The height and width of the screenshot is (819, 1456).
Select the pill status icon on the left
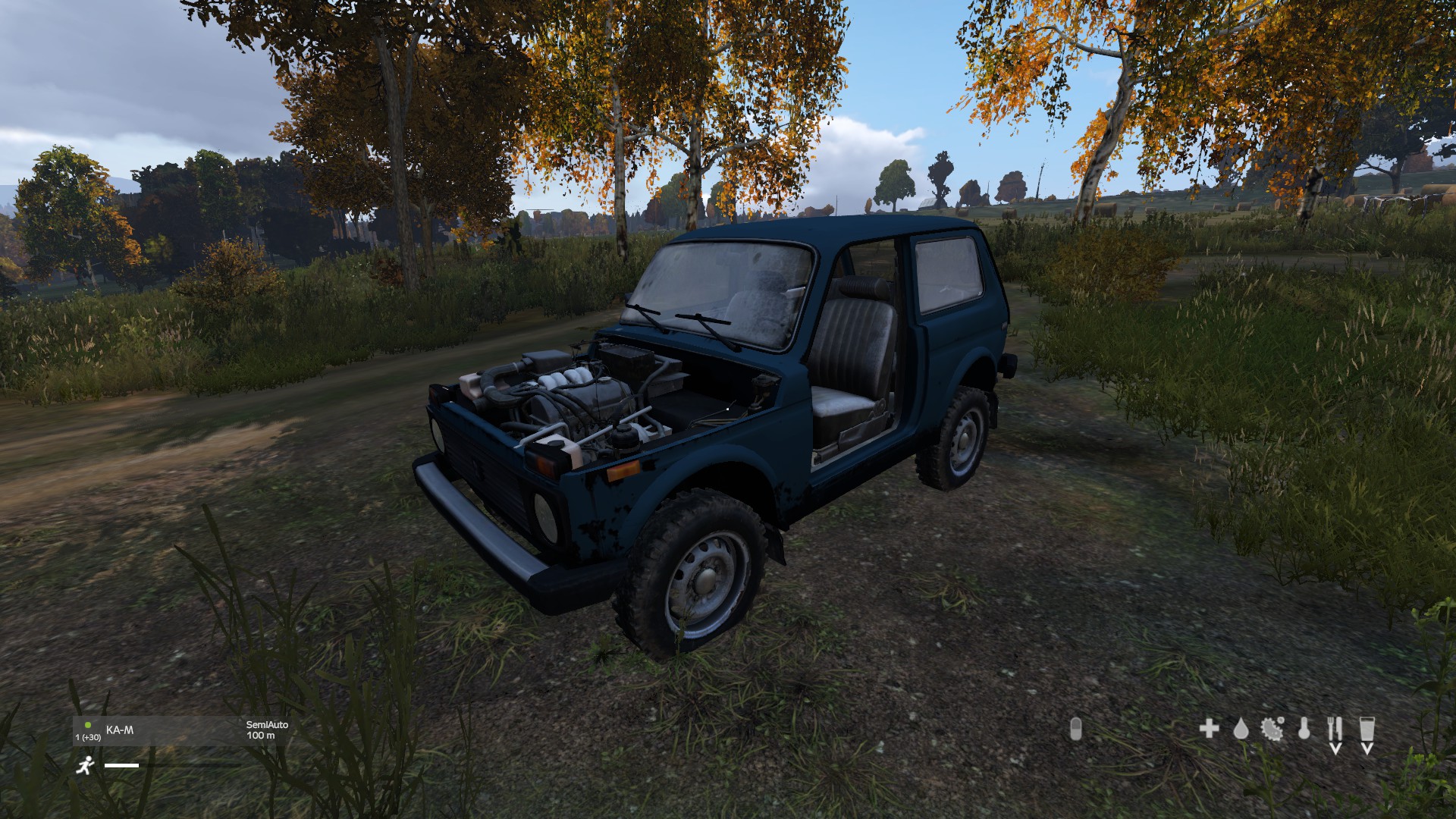[x=1076, y=730]
